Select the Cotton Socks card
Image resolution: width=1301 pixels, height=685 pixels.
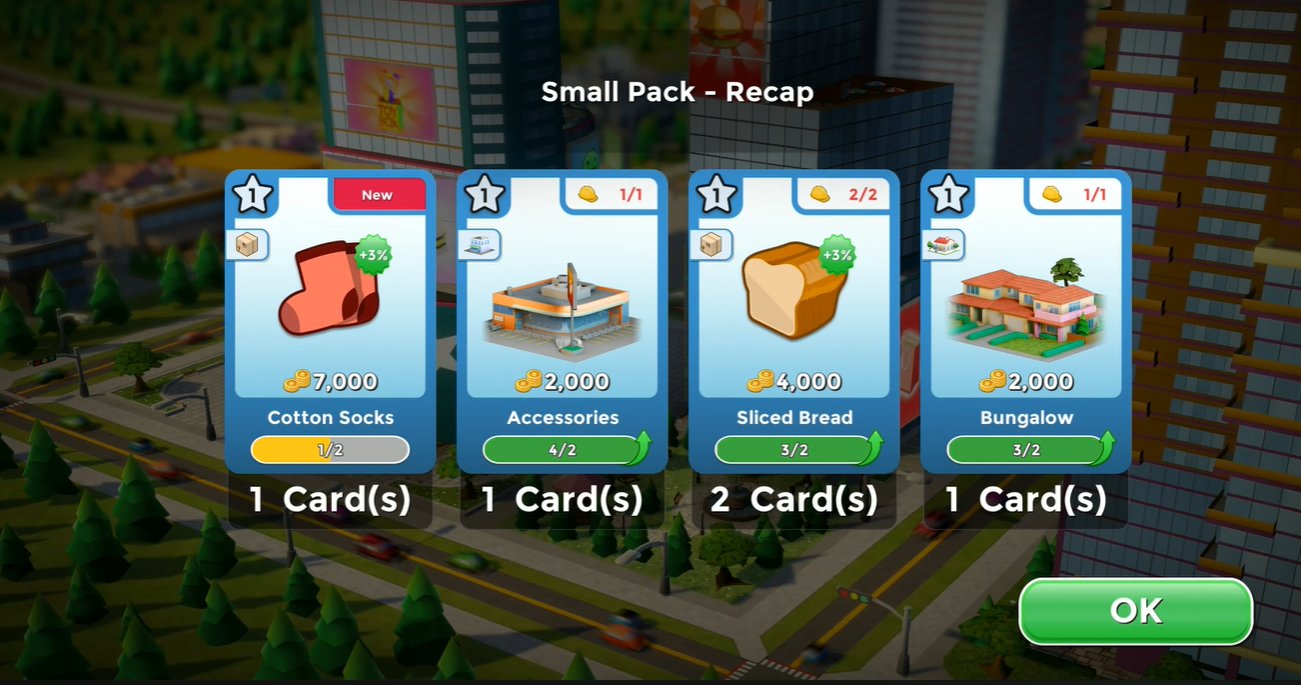[330, 310]
